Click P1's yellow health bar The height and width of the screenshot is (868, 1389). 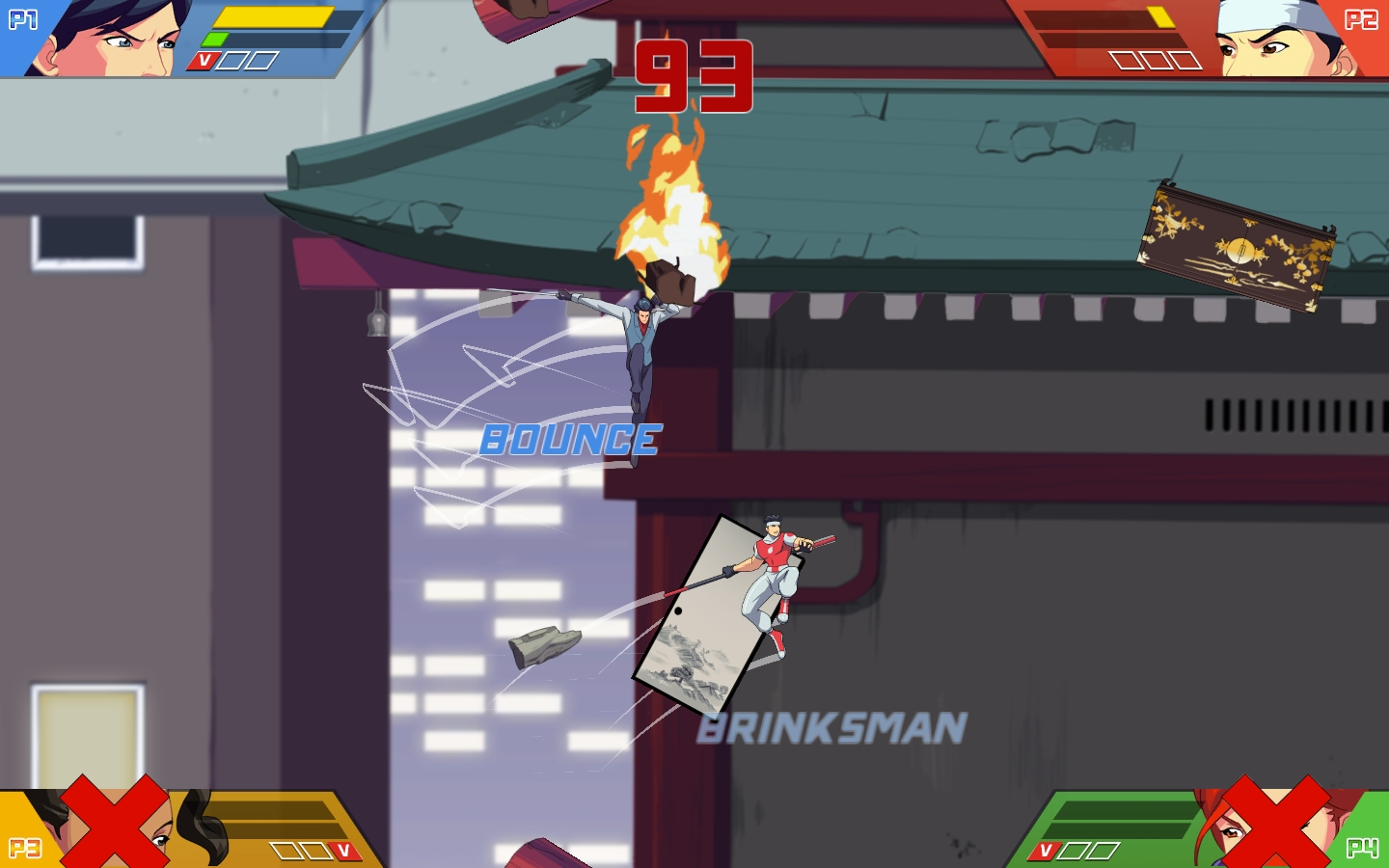[275, 18]
